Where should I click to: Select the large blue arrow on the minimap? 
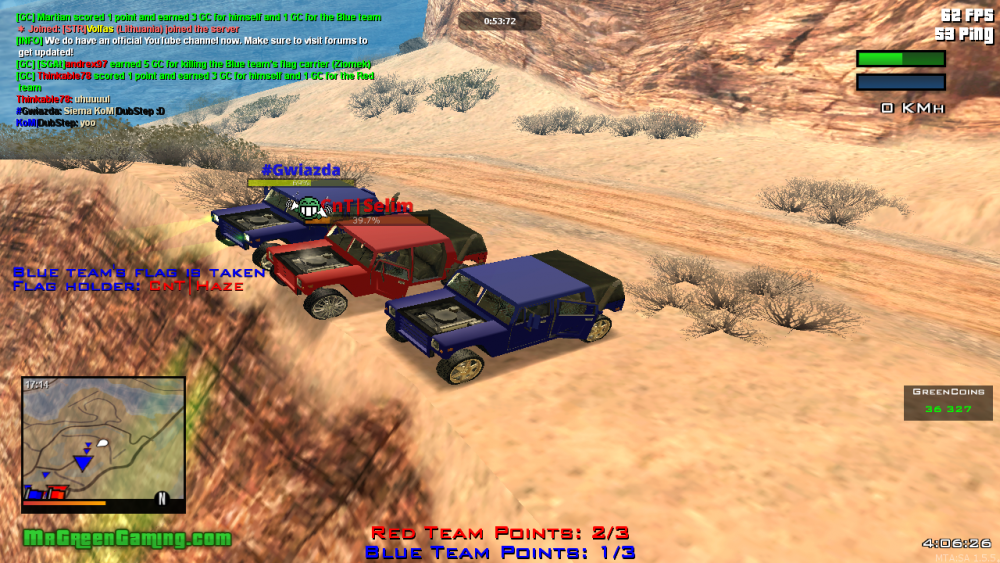pyautogui.click(x=82, y=462)
